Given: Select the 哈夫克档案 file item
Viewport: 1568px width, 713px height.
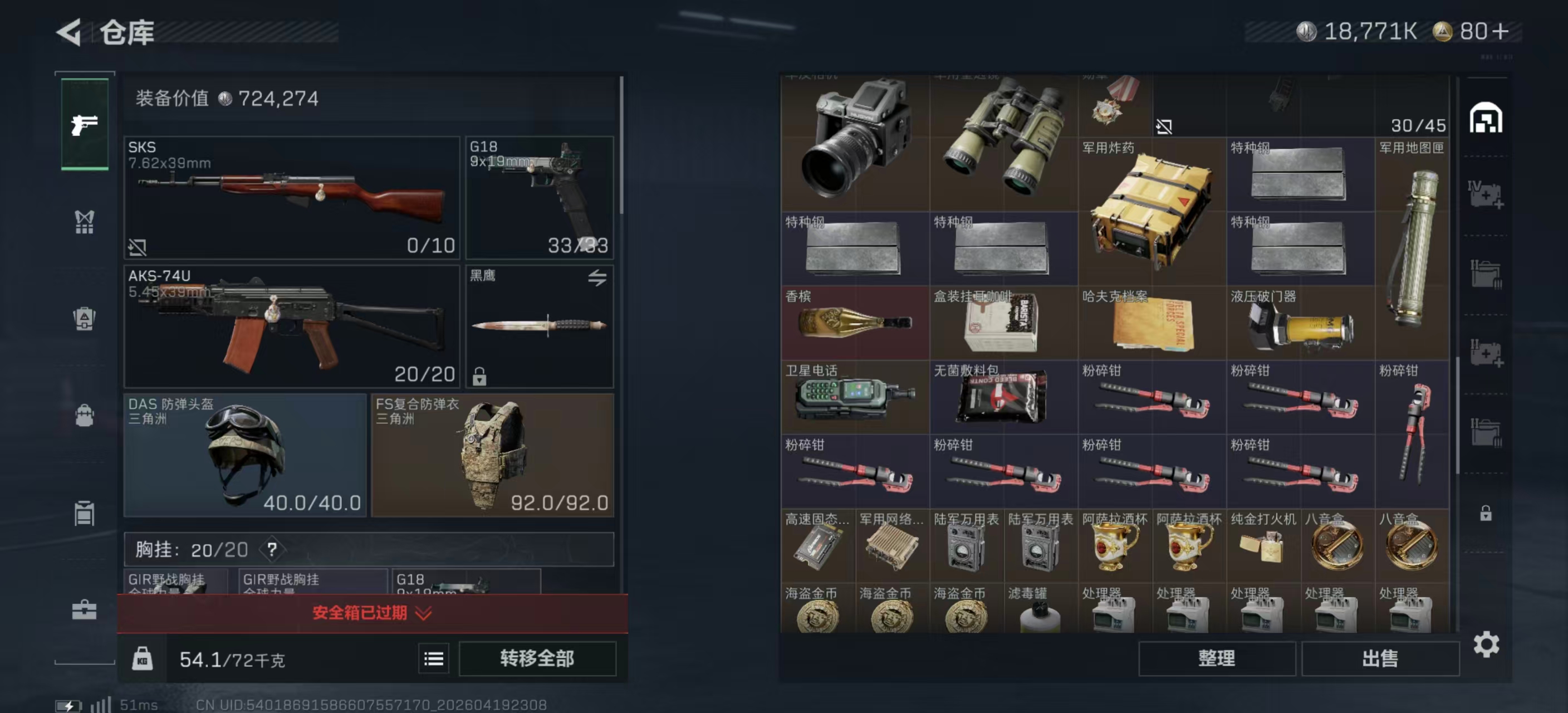Looking at the screenshot, I should 1151,323.
